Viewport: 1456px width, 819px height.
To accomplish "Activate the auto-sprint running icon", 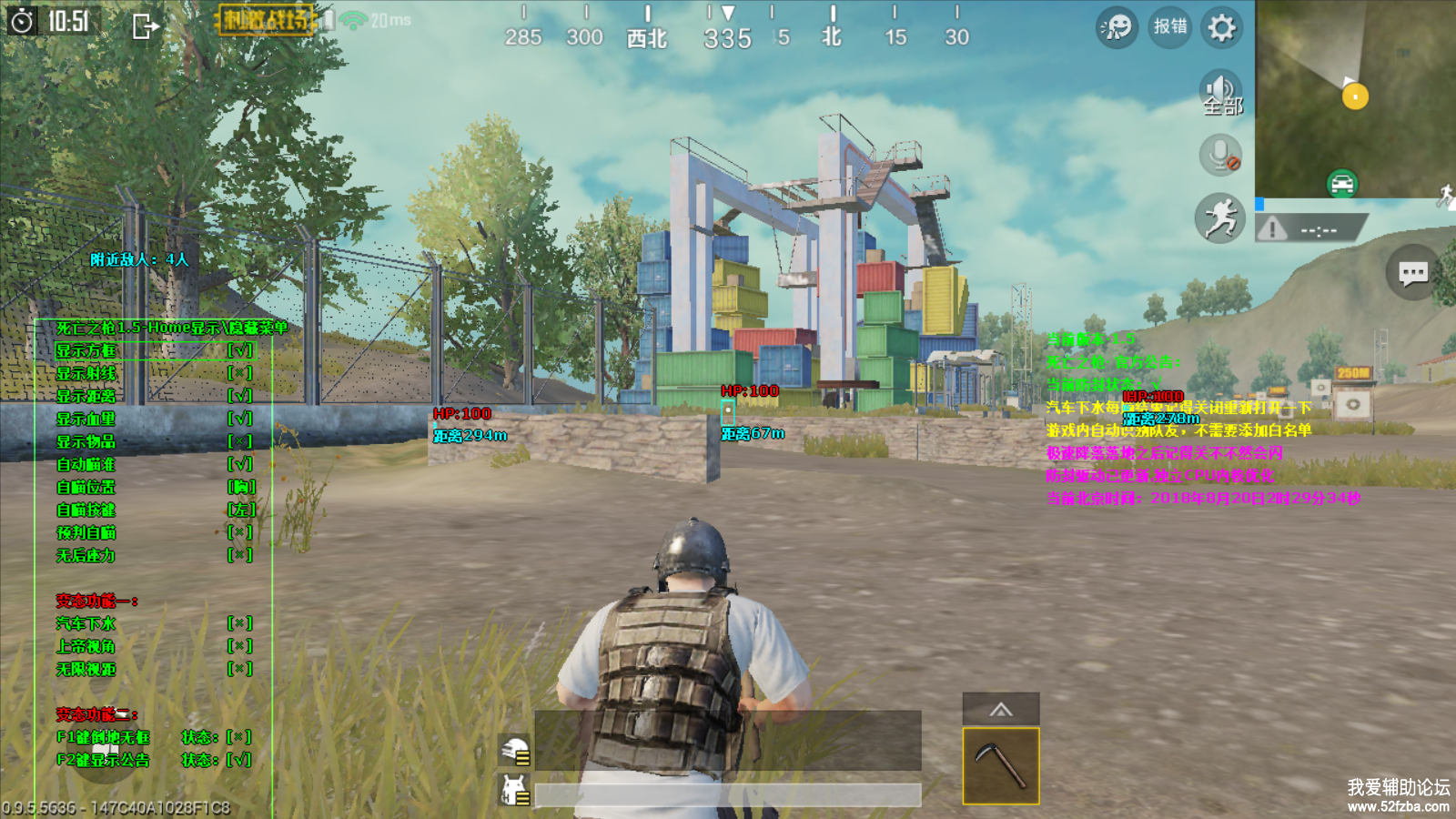I will (x=1220, y=218).
